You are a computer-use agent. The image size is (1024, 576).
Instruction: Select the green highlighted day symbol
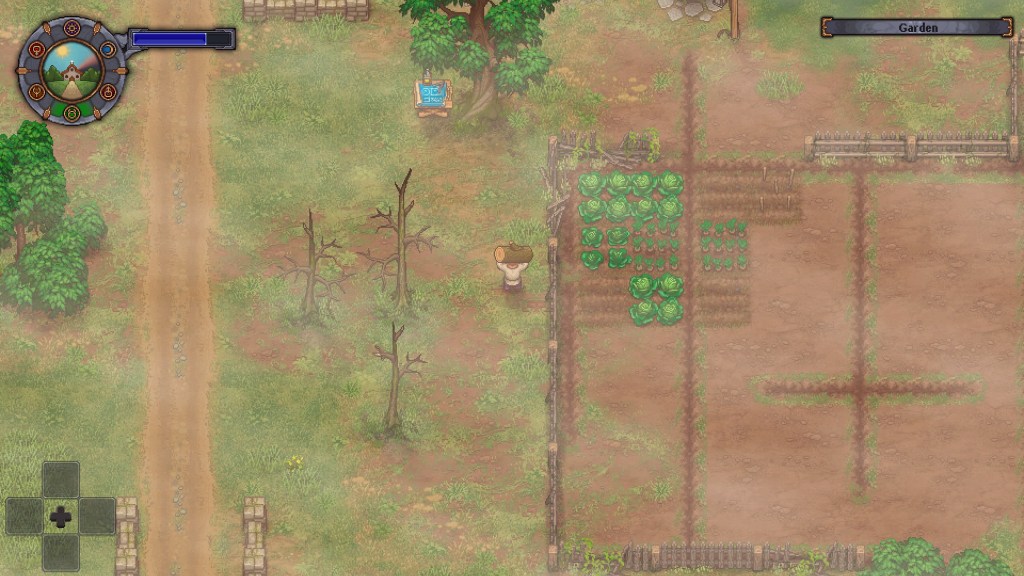tap(71, 111)
